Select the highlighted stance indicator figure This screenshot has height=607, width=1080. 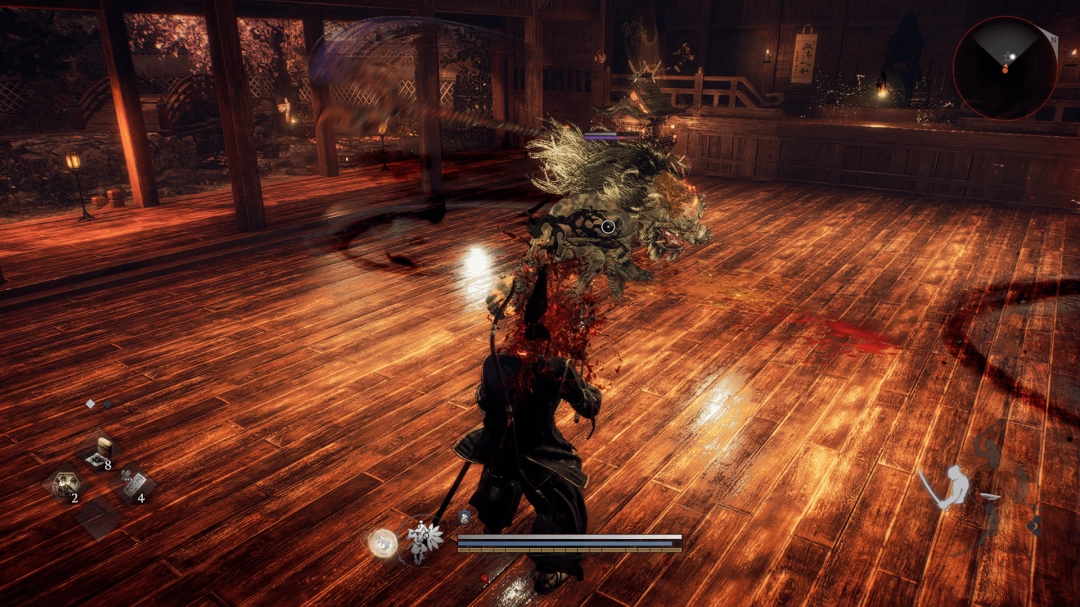(950, 488)
